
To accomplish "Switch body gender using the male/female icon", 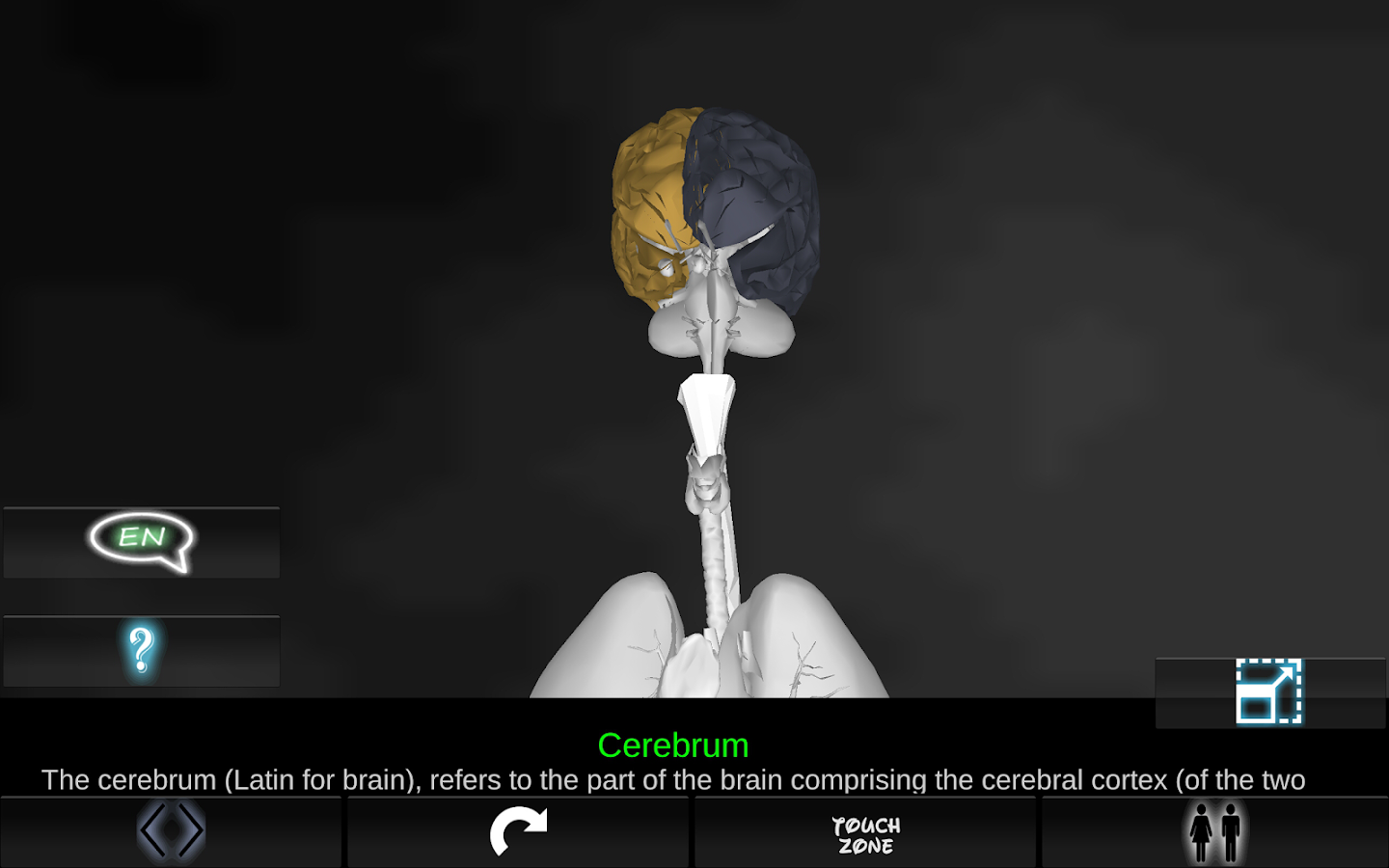I will pyautogui.click(x=1213, y=830).
